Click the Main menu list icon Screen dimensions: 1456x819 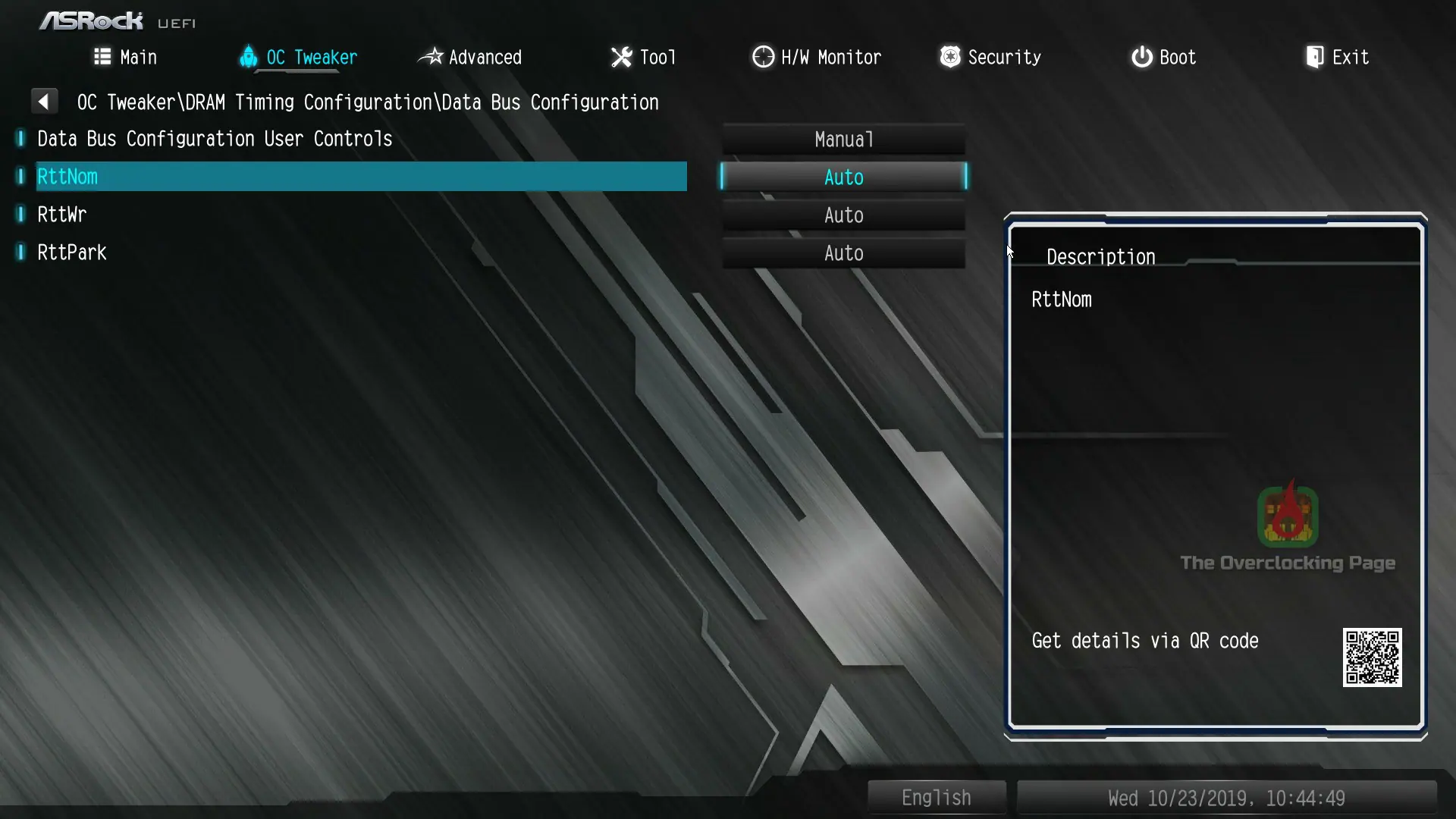pyautogui.click(x=101, y=56)
